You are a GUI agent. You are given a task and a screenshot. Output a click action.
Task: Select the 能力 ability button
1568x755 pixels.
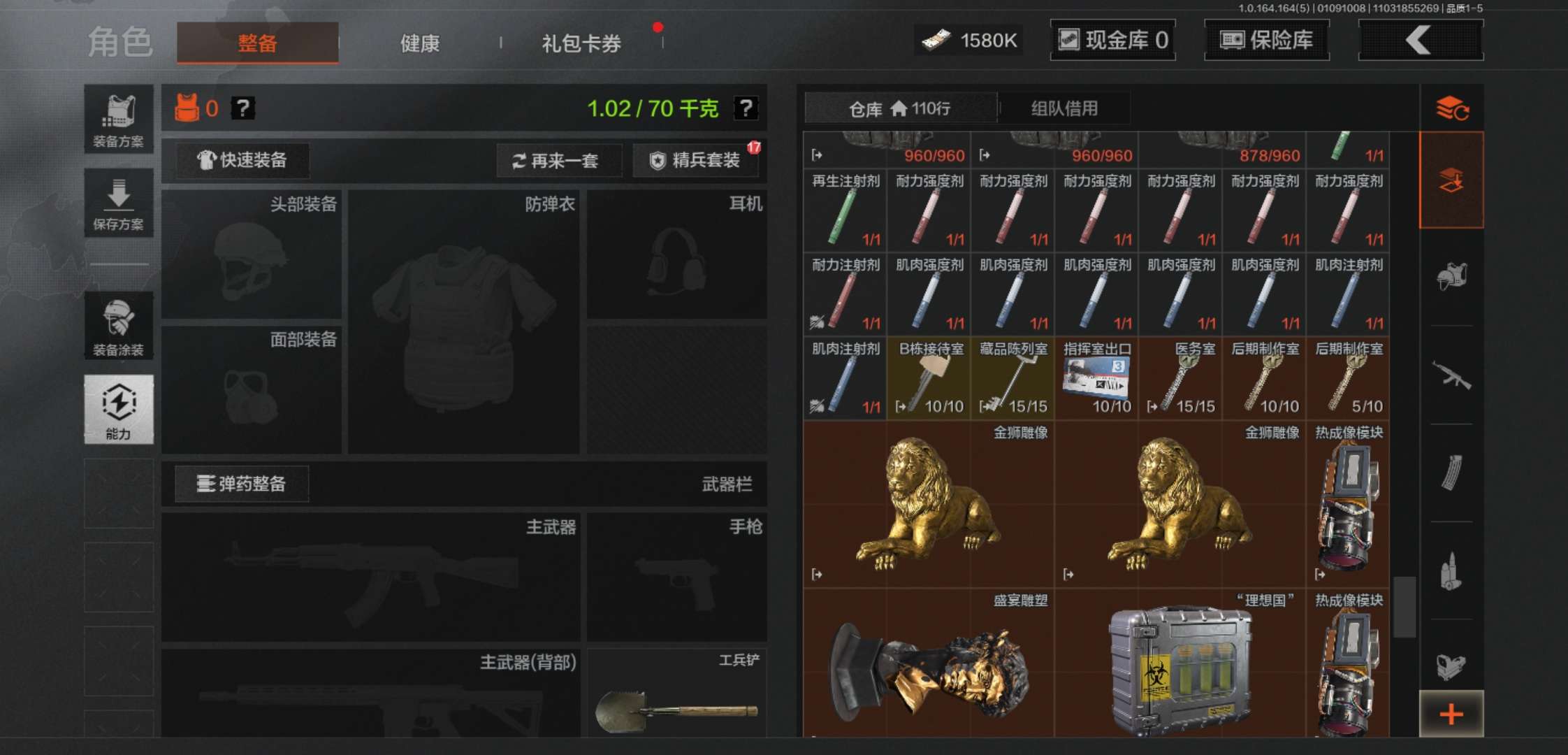click(x=119, y=410)
